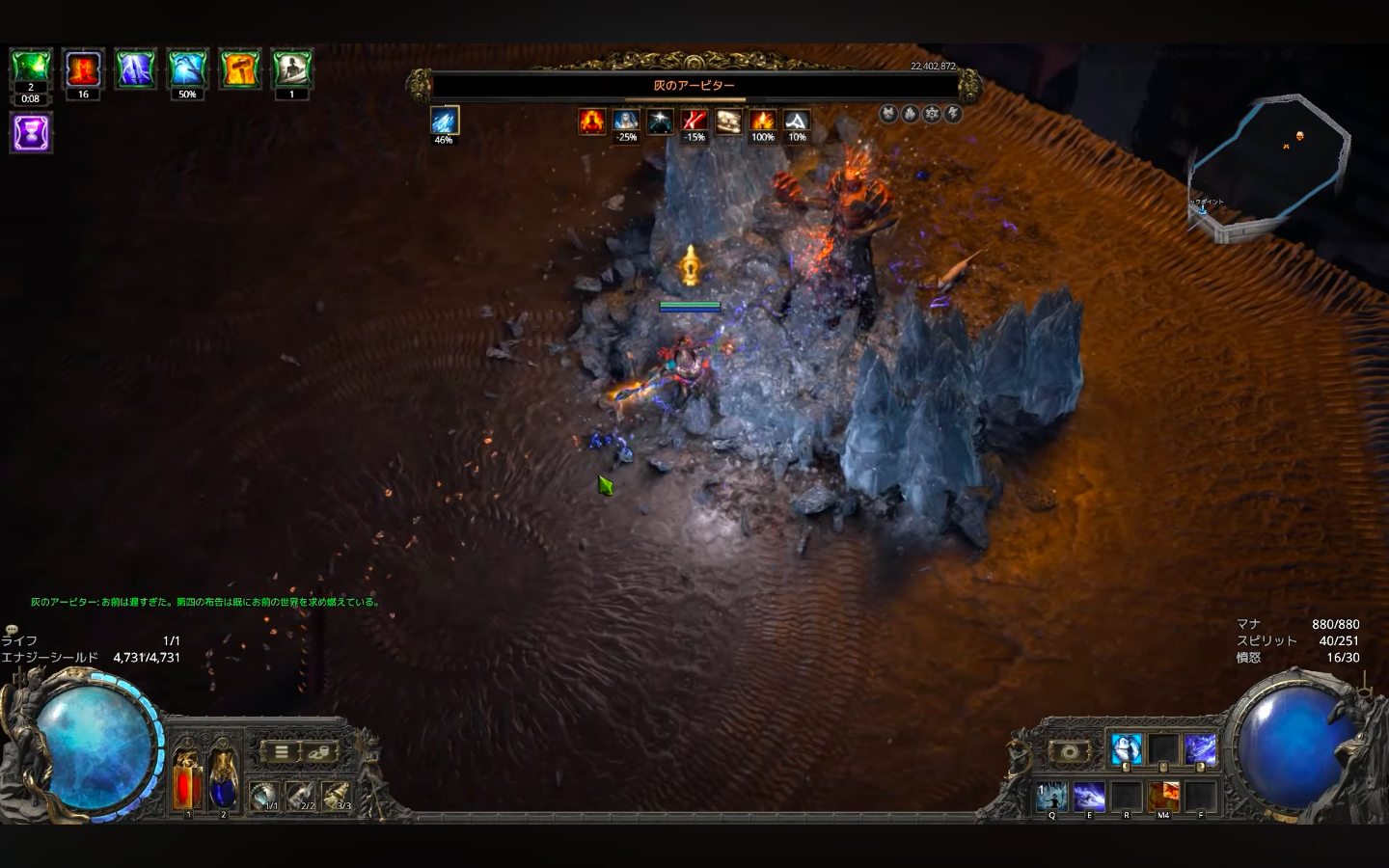Click the fire skill bound to M4

pyautogui.click(x=1163, y=797)
